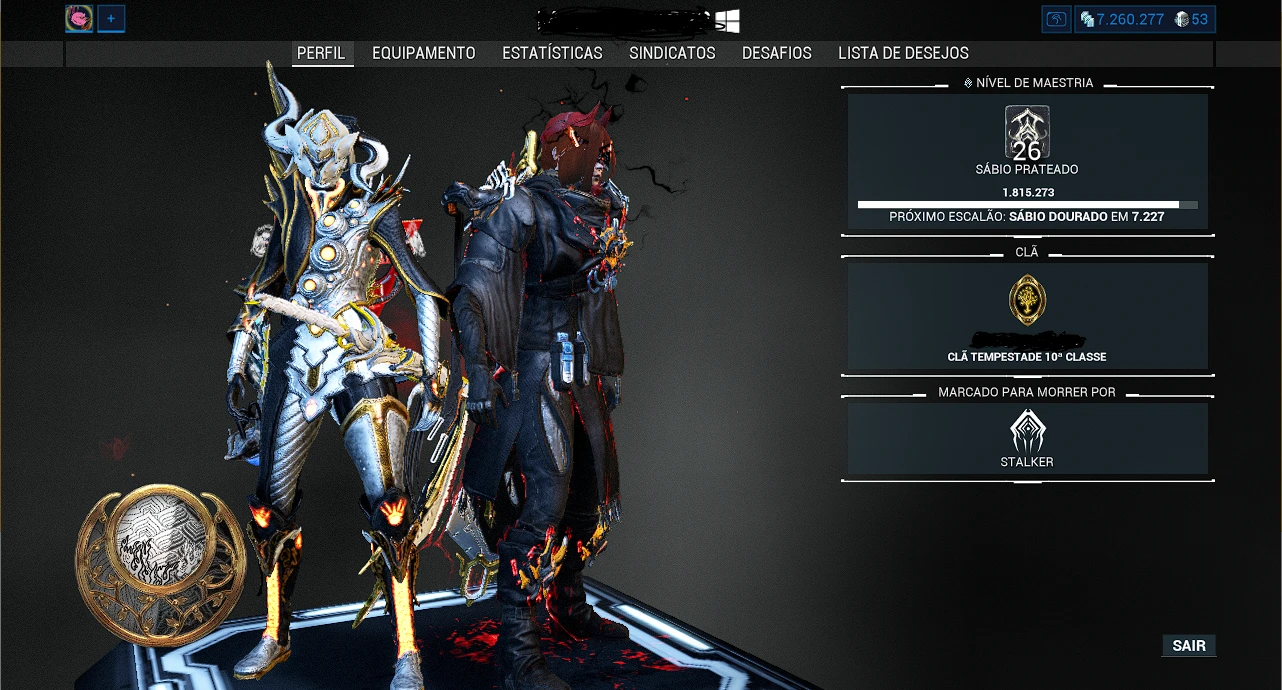Open the Lista de Desejos tab
The width and height of the screenshot is (1282, 690).
click(x=903, y=53)
